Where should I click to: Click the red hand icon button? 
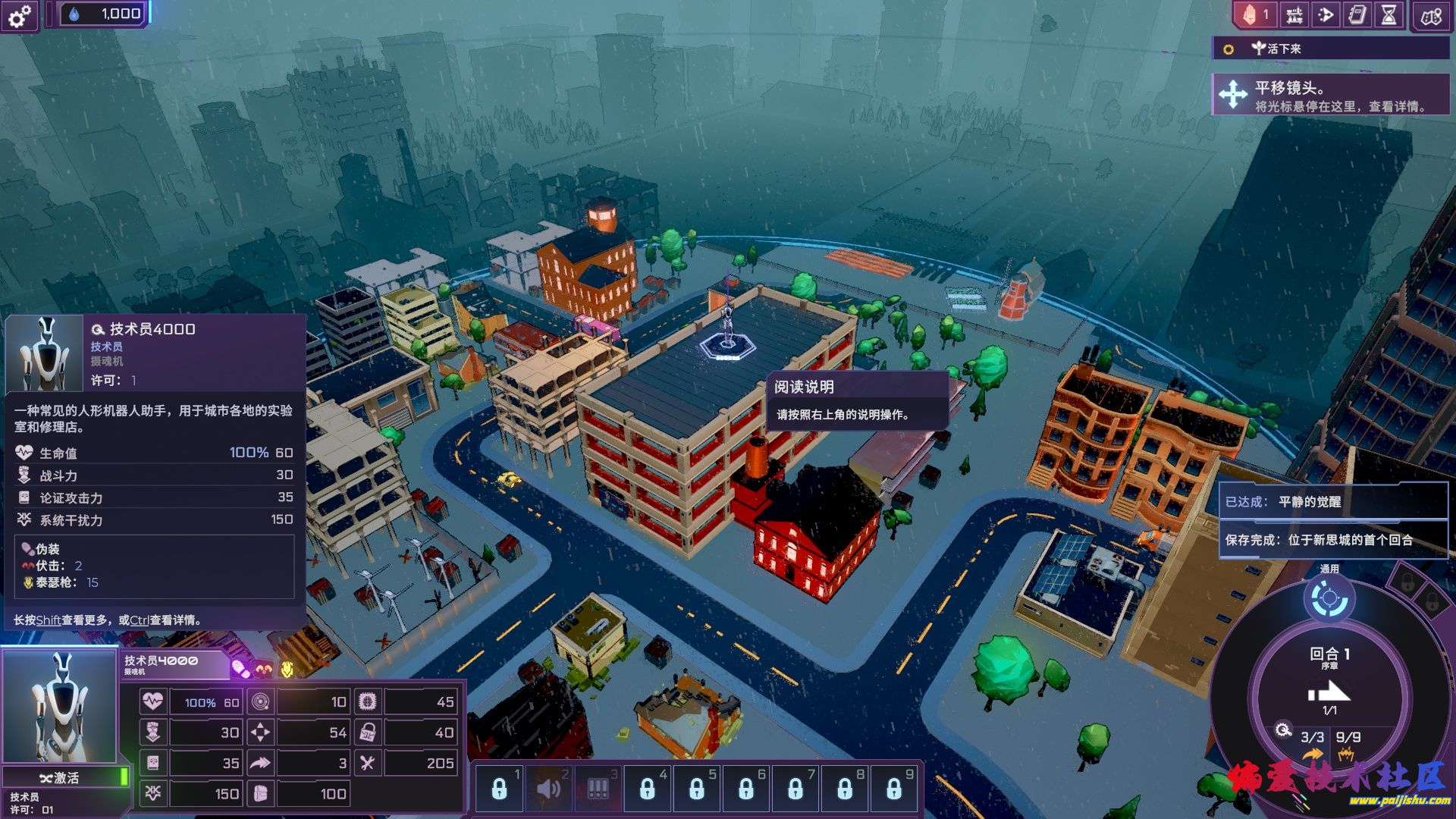(1254, 15)
